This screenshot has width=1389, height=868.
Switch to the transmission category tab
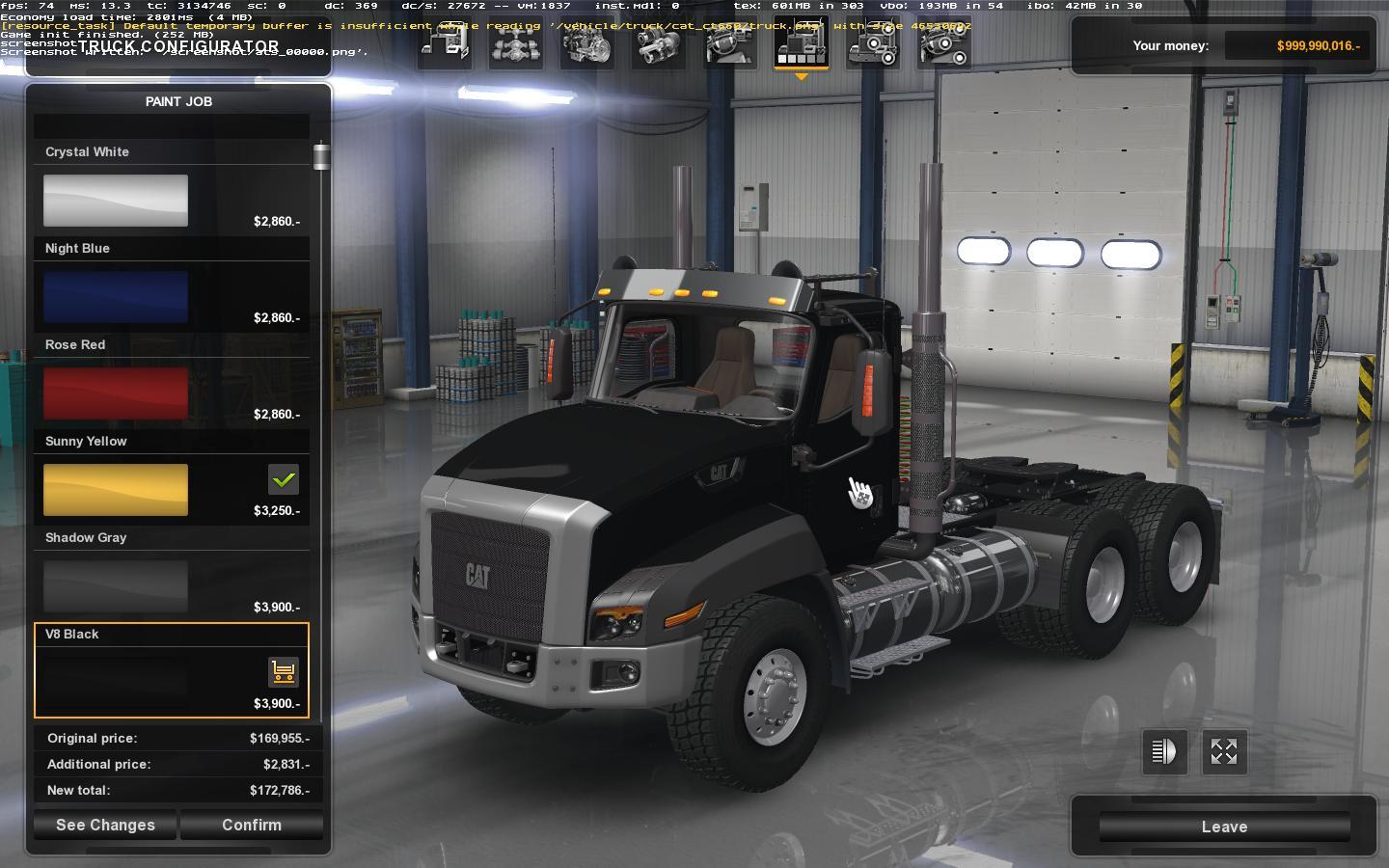click(659, 43)
